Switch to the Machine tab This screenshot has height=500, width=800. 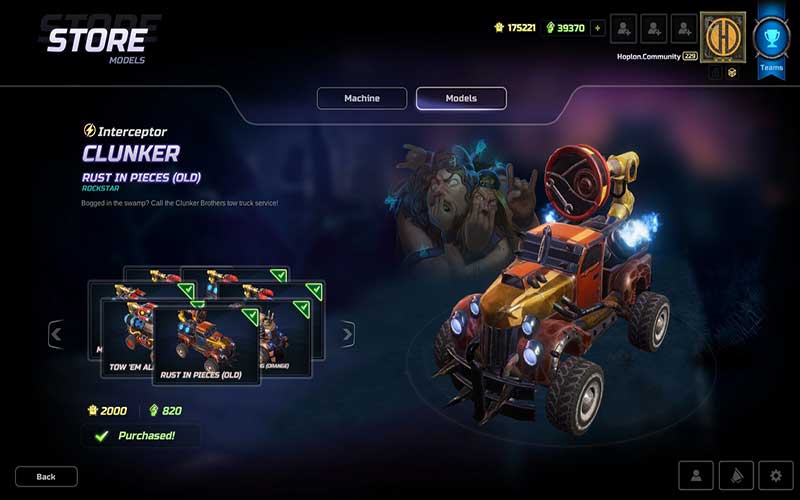(362, 98)
